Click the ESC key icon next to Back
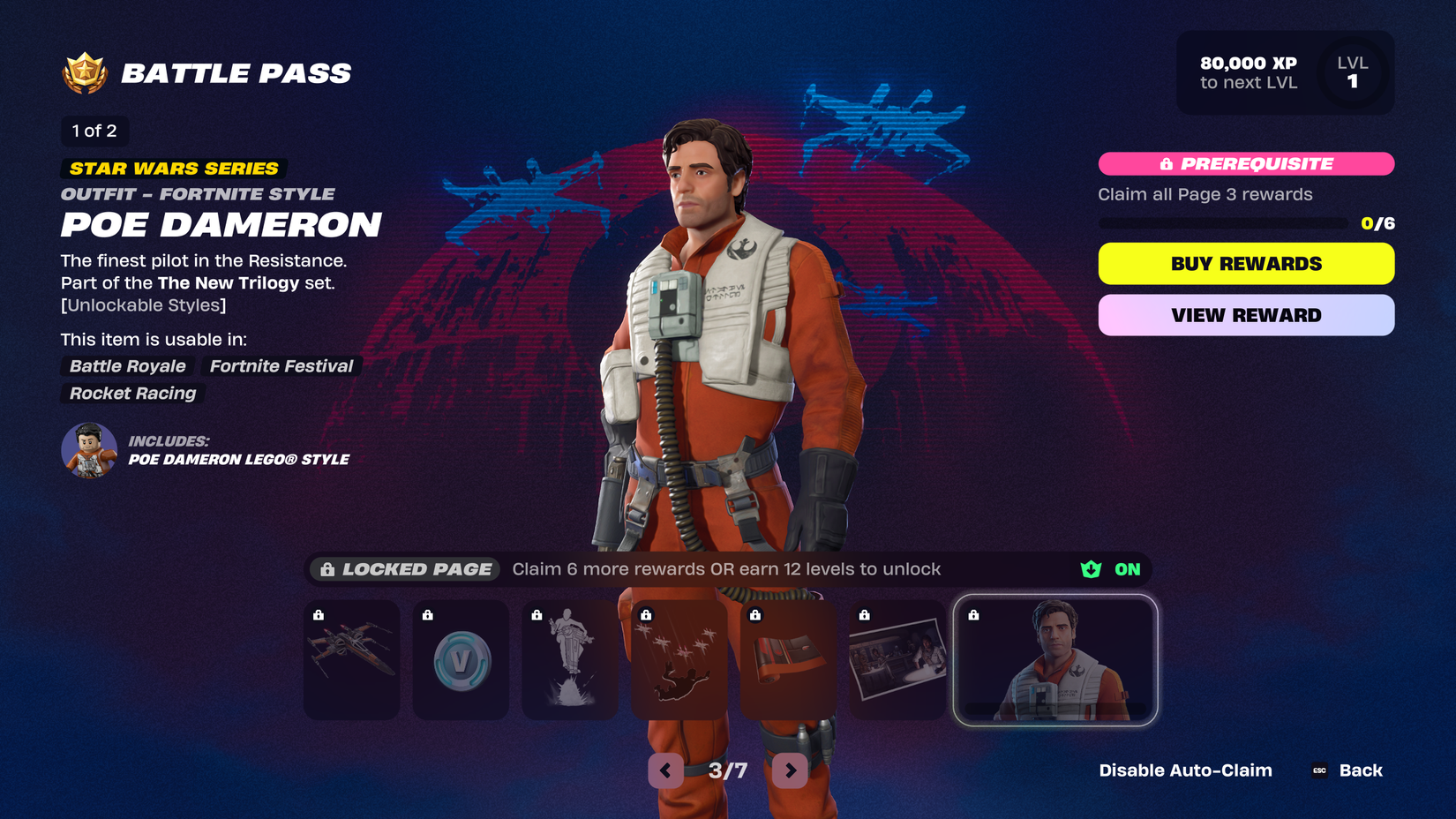 (x=1318, y=770)
